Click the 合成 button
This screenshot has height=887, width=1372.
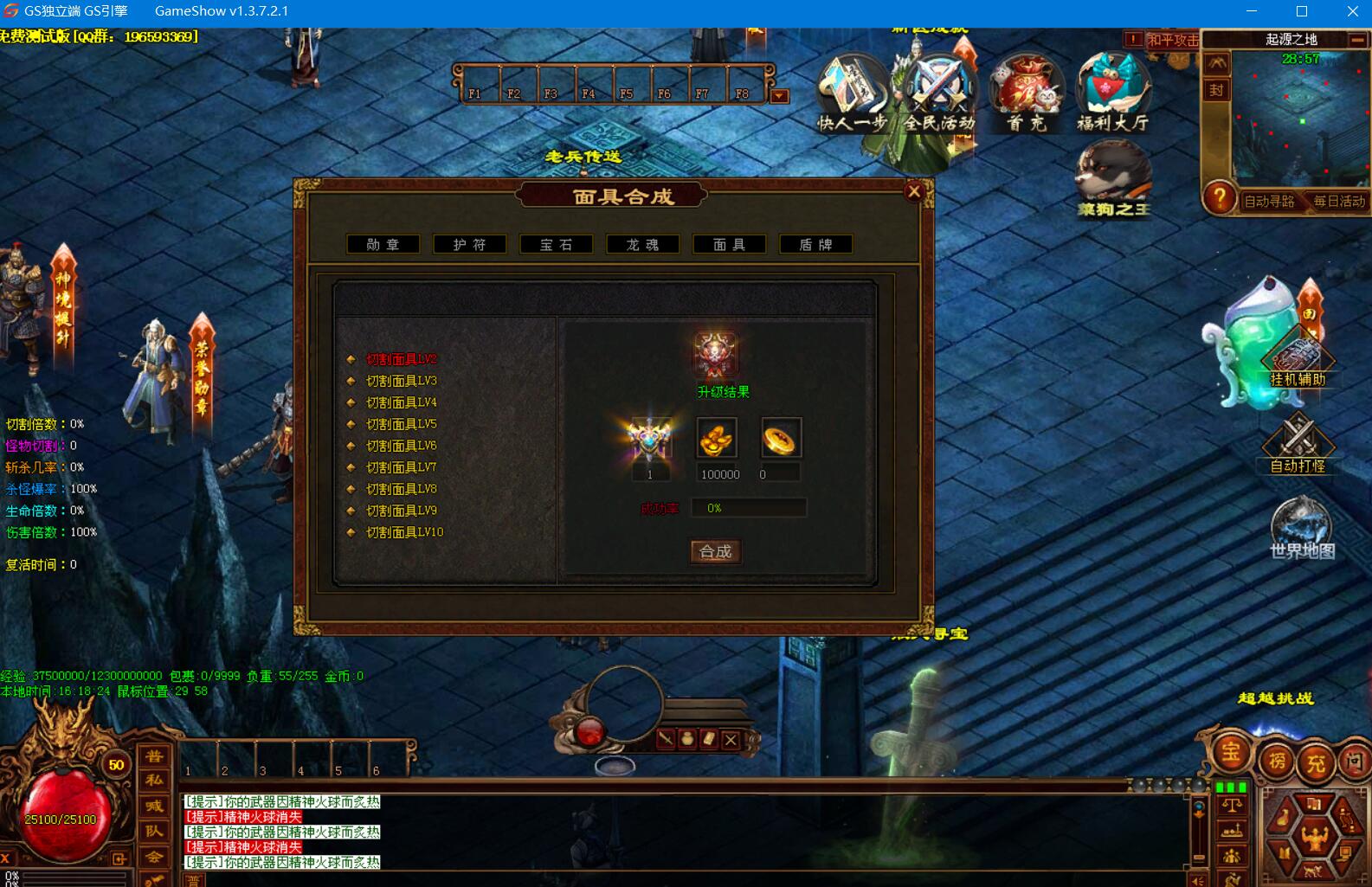point(715,551)
